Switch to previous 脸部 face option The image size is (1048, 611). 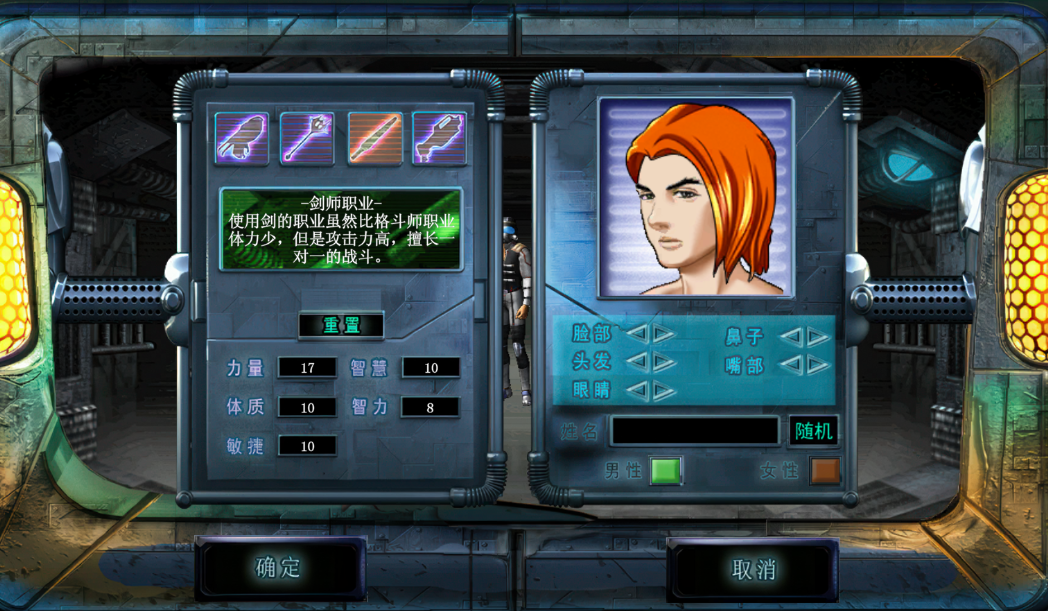[x=637, y=334]
